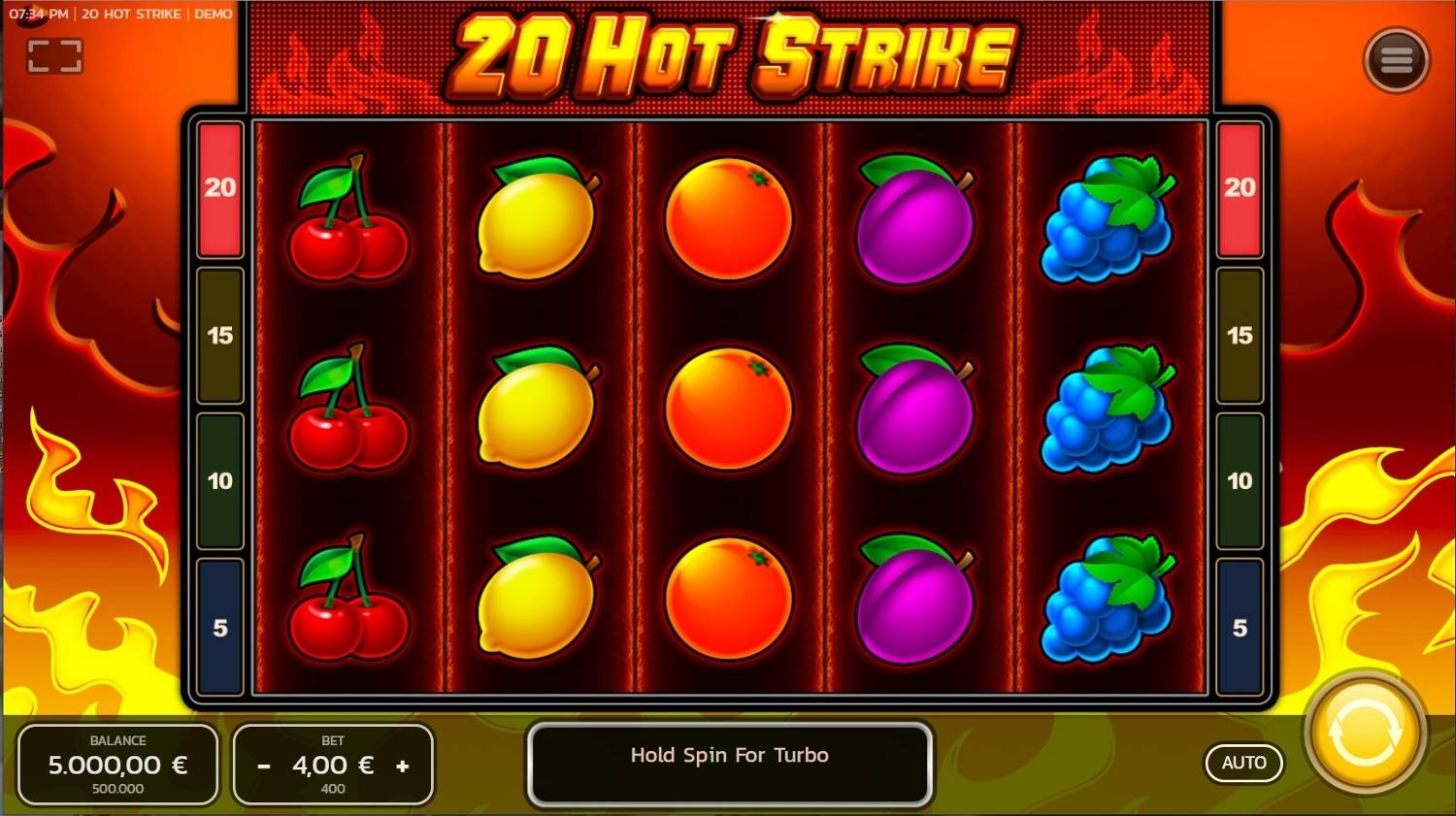
Task: Select the 15 payline level
Action: click(x=219, y=335)
